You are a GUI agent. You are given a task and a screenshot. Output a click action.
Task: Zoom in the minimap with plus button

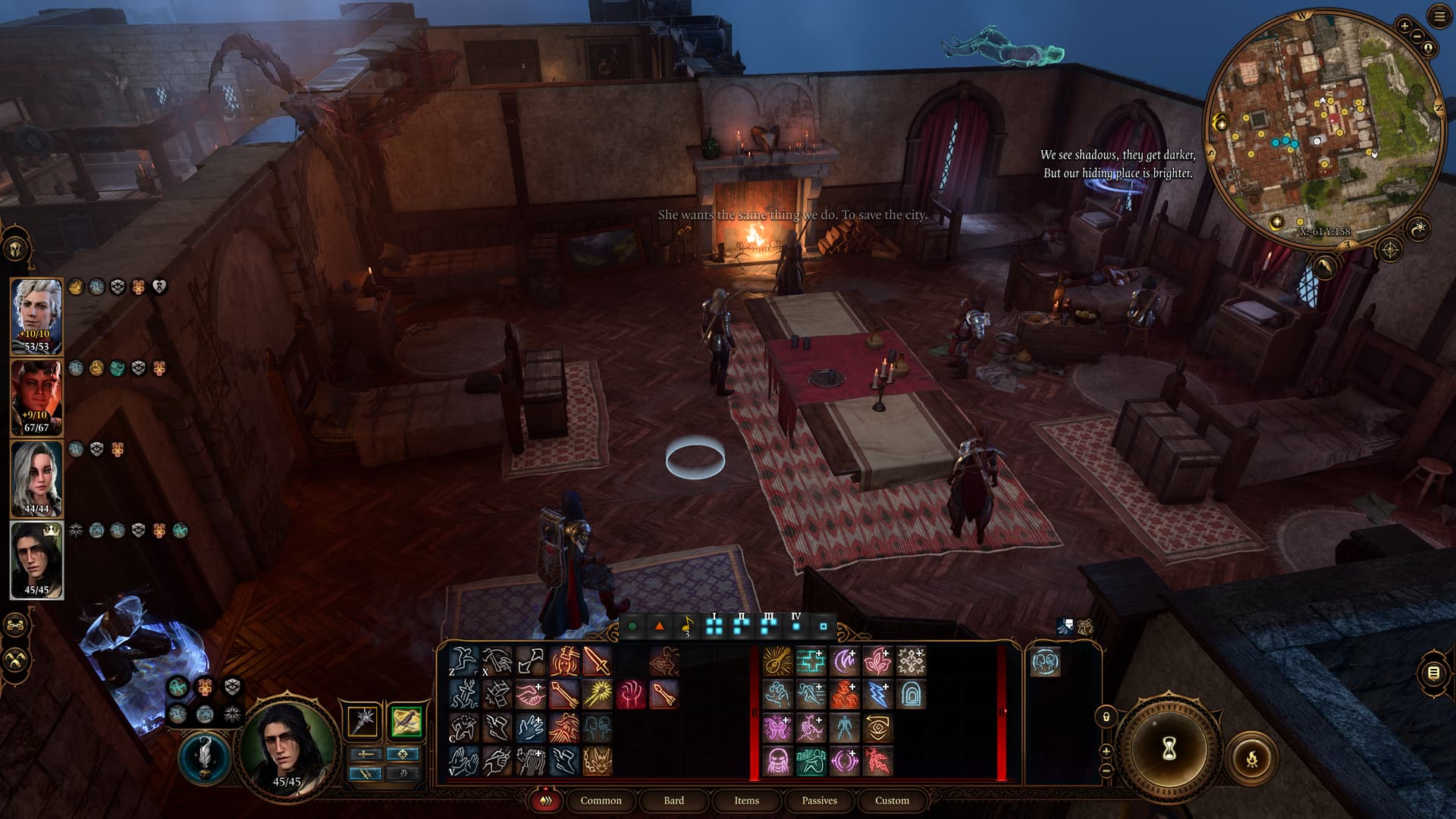pyautogui.click(x=1404, y=26)
